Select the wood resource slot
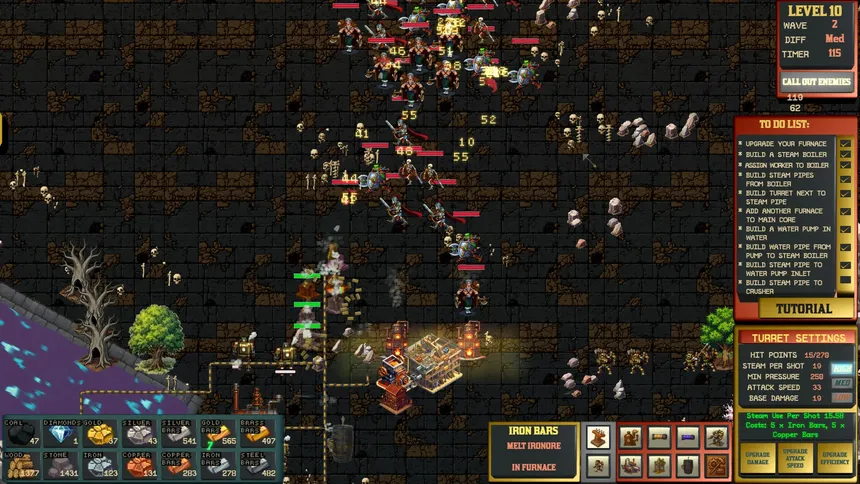This screenshot has height=484, width=860. pos(22,465)
